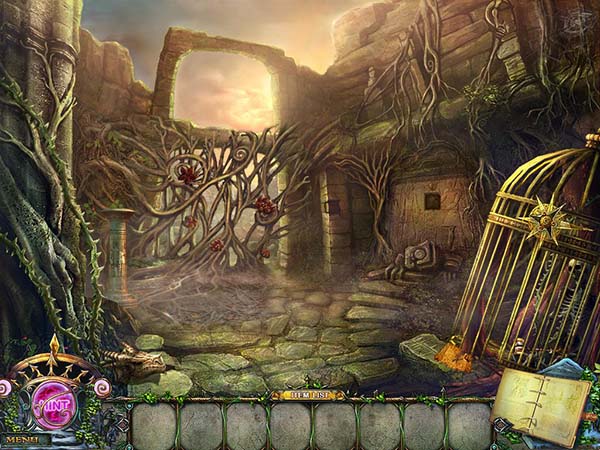
Task: Open the Menu button
Action: click(x=22, y=439)
